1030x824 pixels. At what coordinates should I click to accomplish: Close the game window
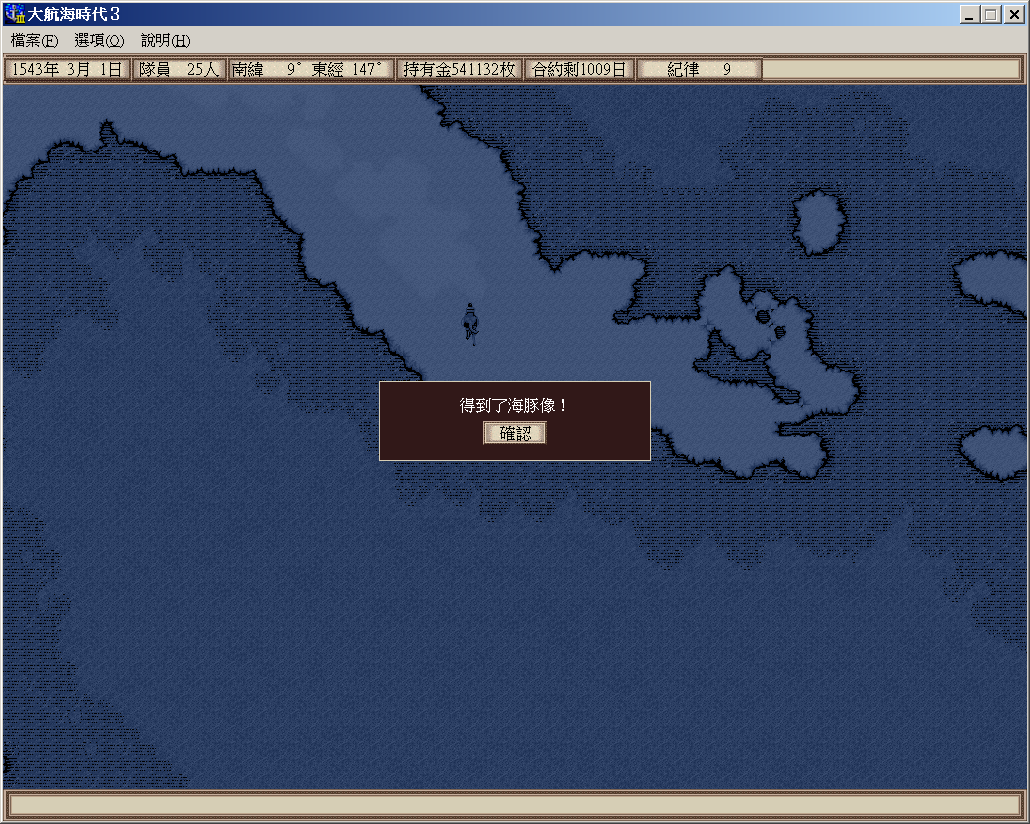[1013, 15]
